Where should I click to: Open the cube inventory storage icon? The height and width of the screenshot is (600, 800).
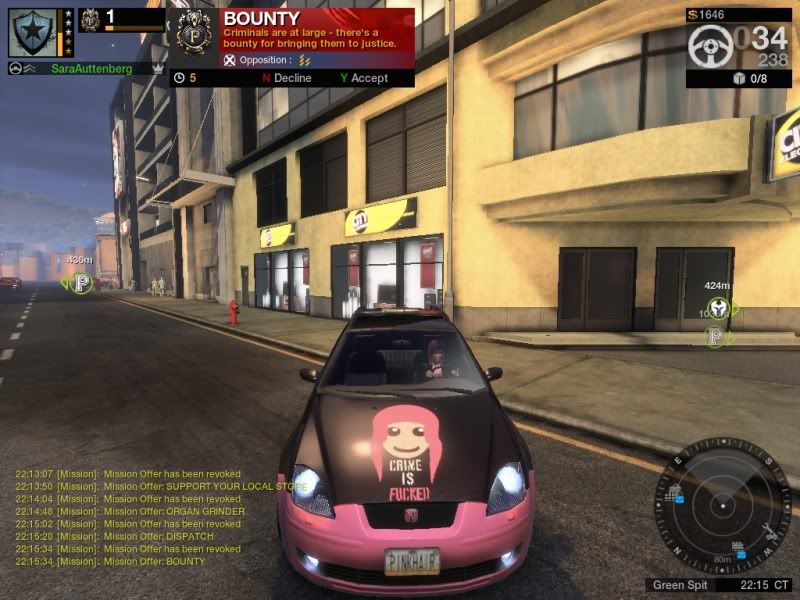737,79
